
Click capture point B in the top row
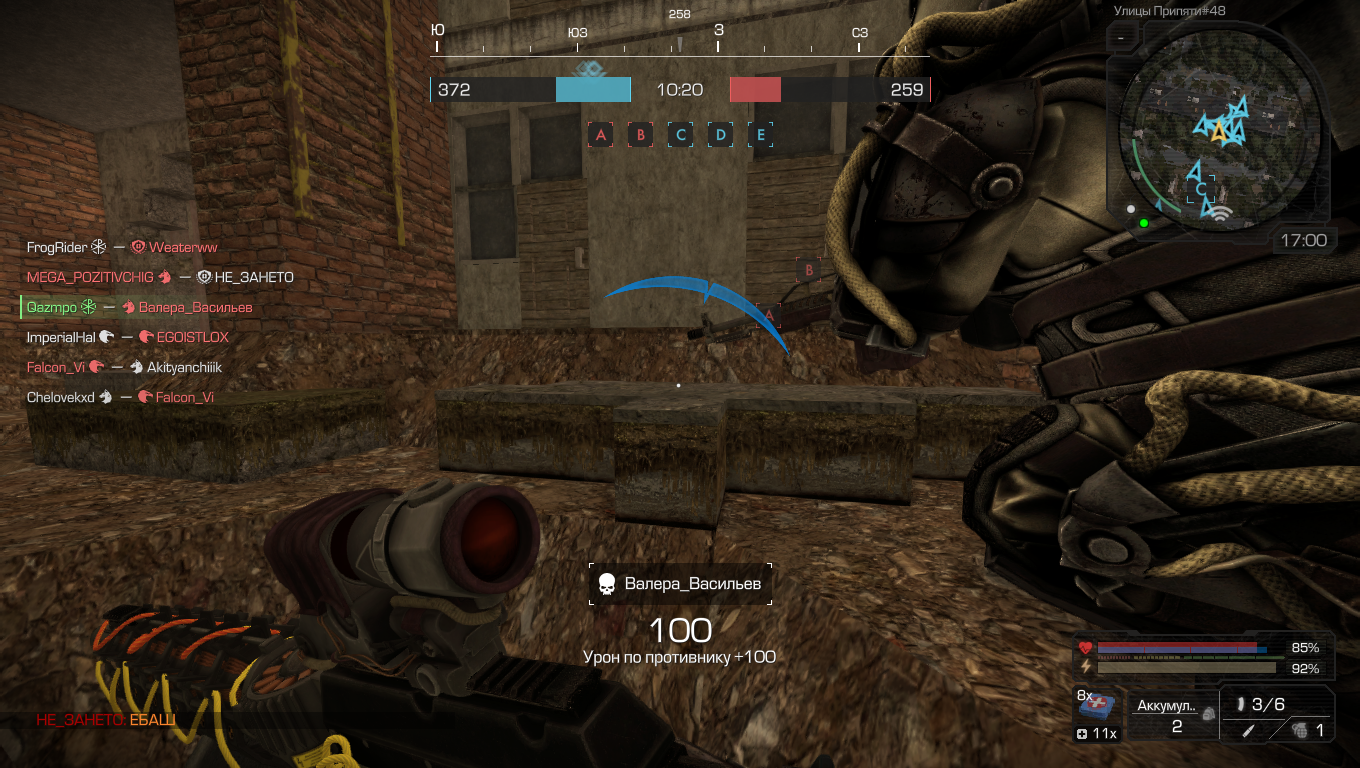pos(640,134)
